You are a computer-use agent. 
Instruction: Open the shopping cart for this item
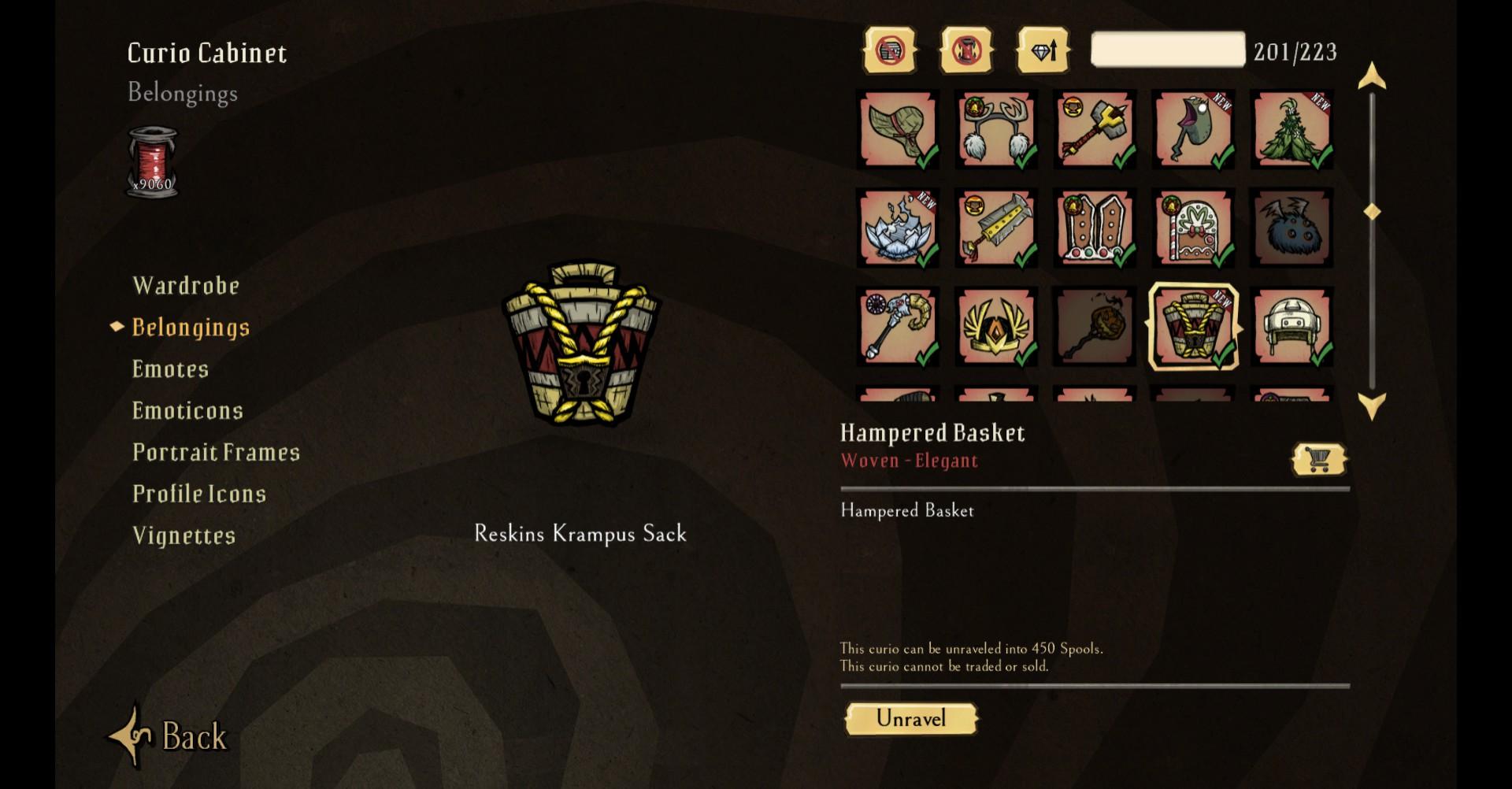(1319, 459)
